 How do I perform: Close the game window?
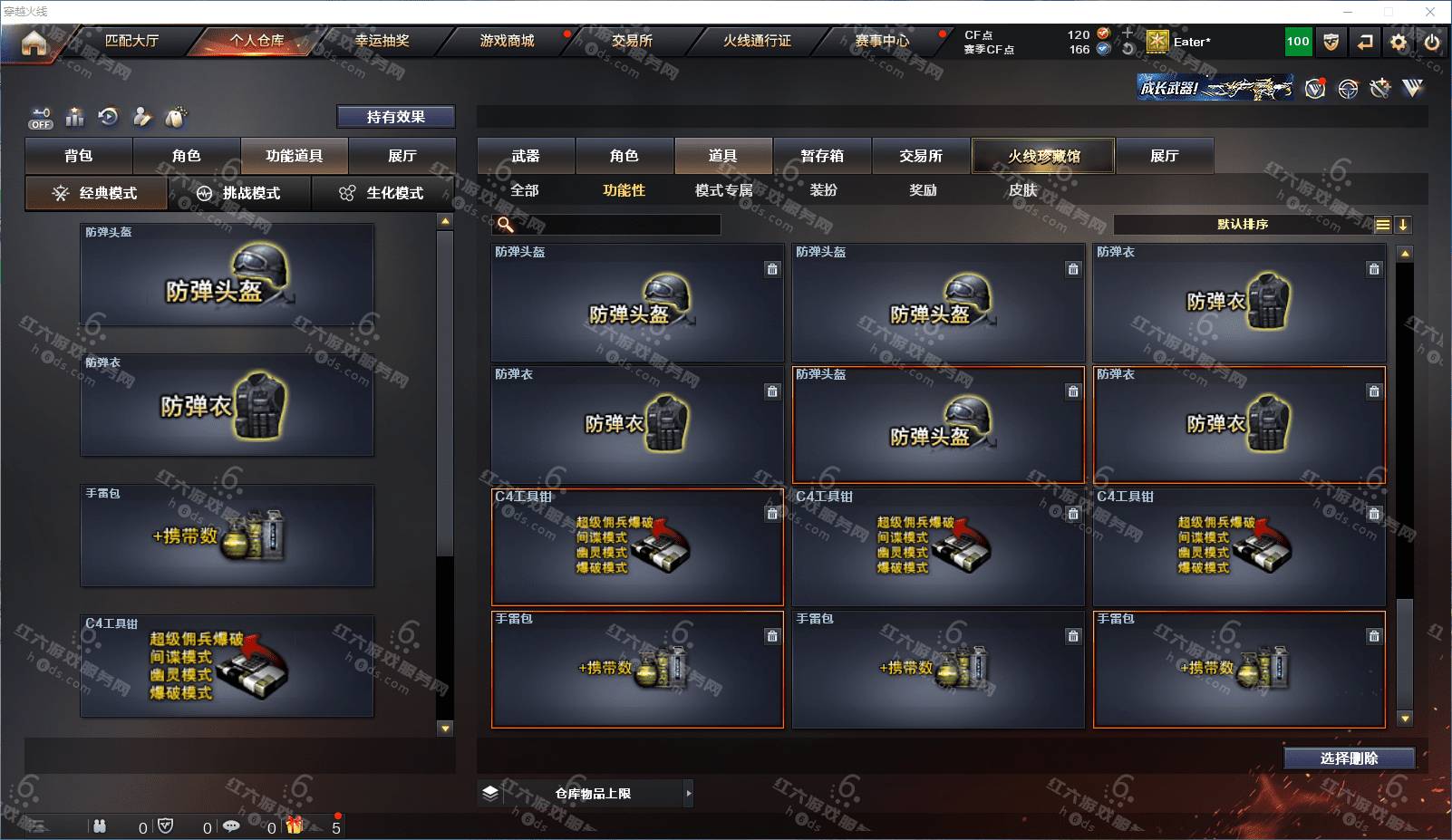point(1430,12)
